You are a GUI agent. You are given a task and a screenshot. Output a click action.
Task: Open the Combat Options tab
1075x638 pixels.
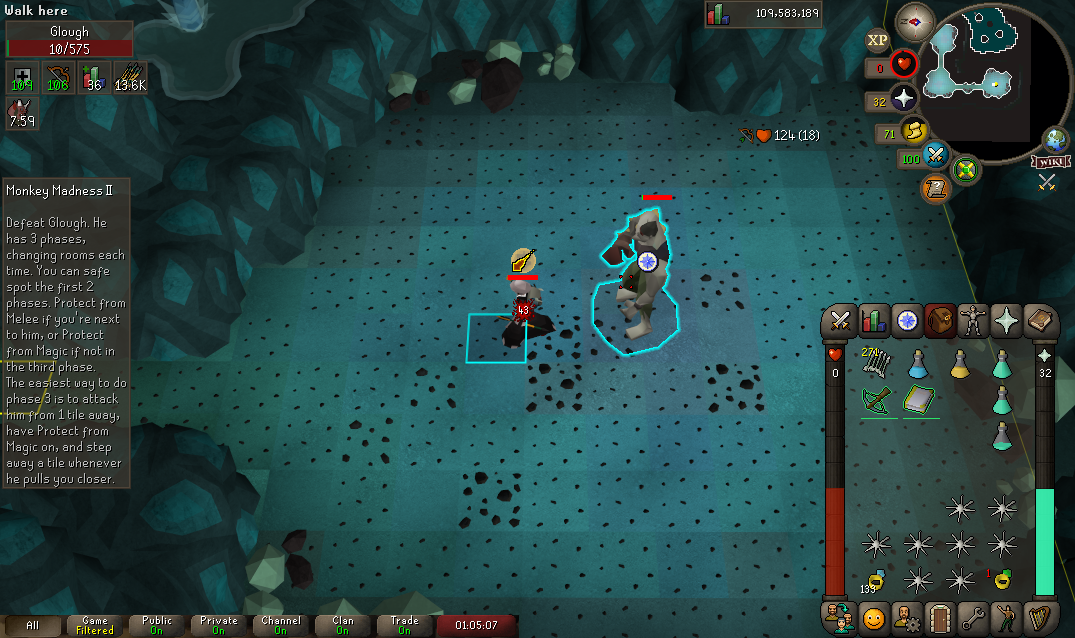point(840,320)
